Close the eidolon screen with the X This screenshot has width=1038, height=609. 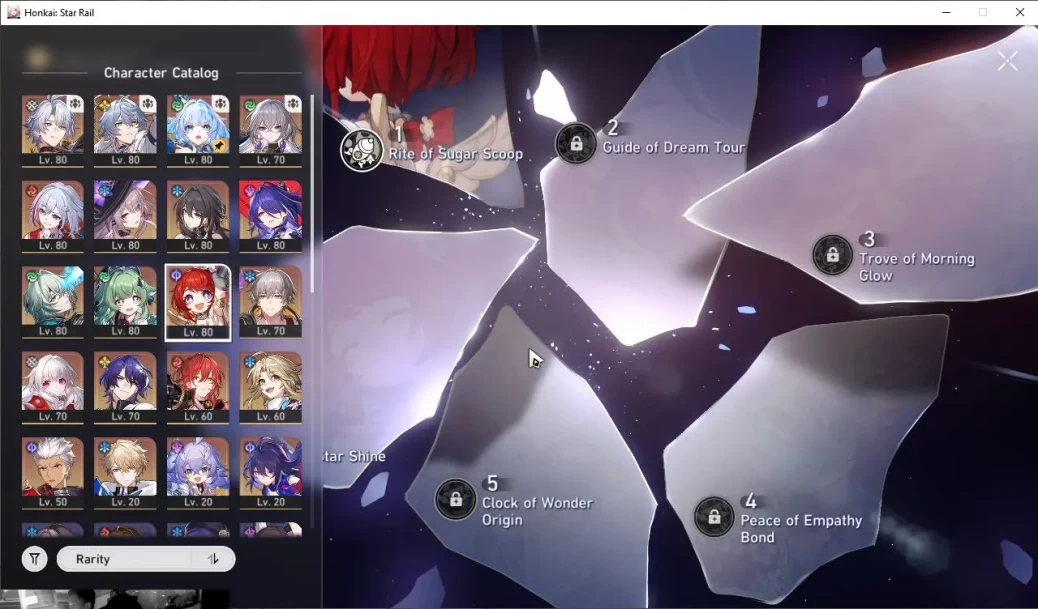point(1007,61)
